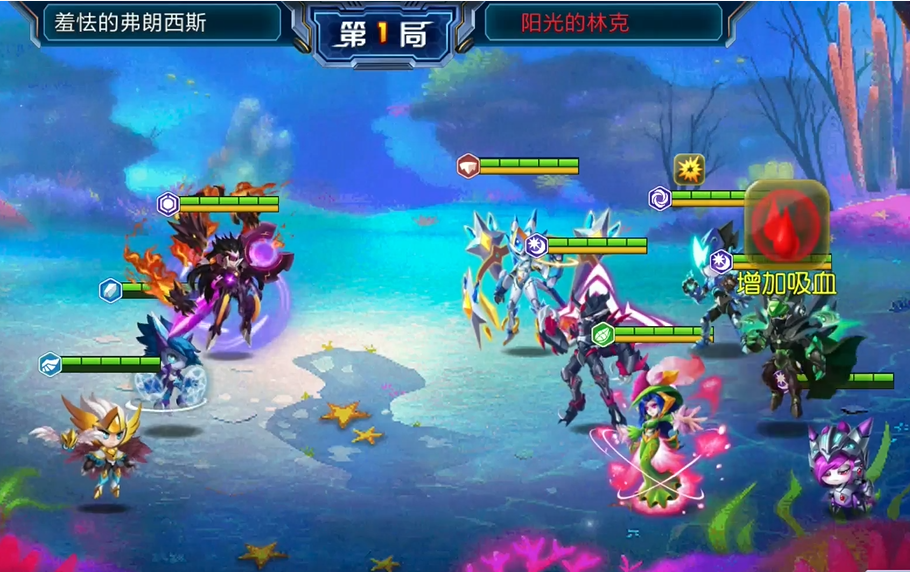Select the 羞怯的弗朗西斯 player name panel

coord(160,22)
